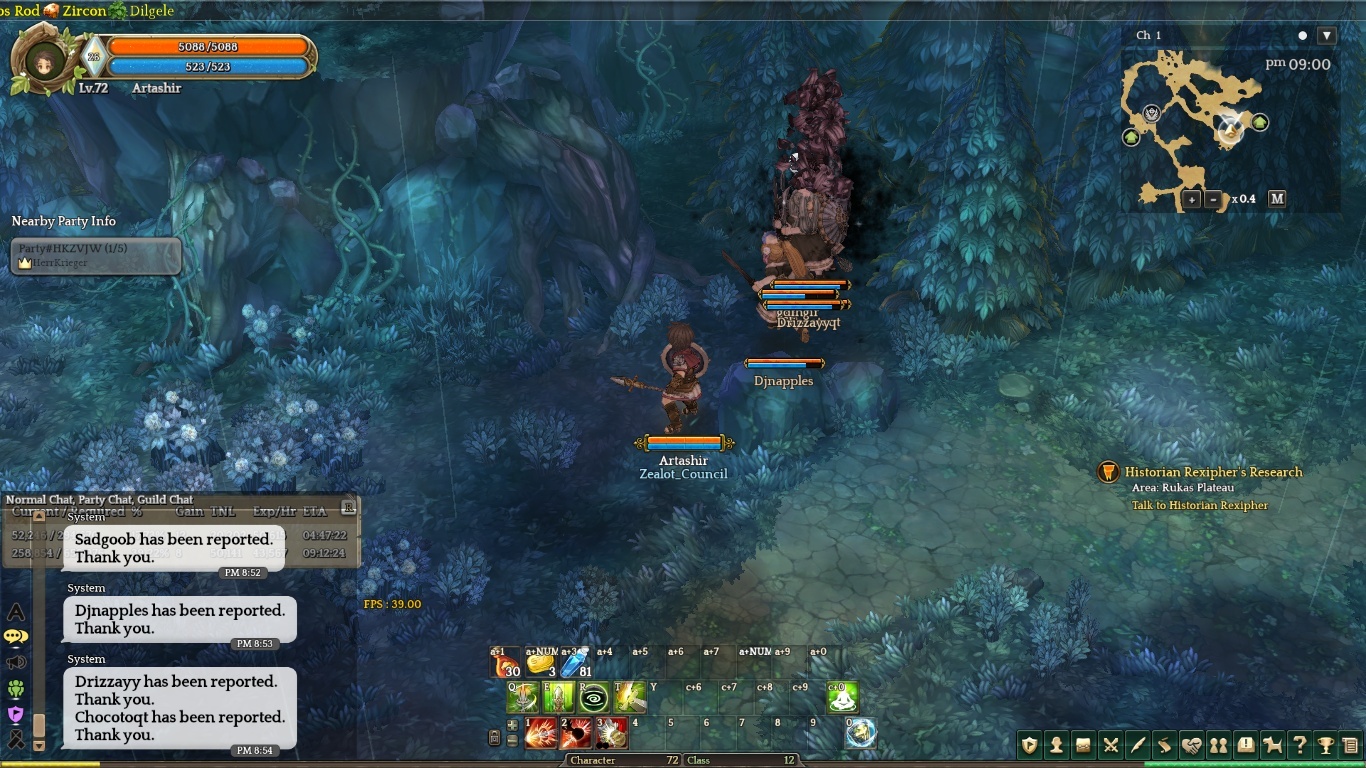1366x768 pixels.
Task: Zoom out the minimap with minus button
Action: 1213,199
